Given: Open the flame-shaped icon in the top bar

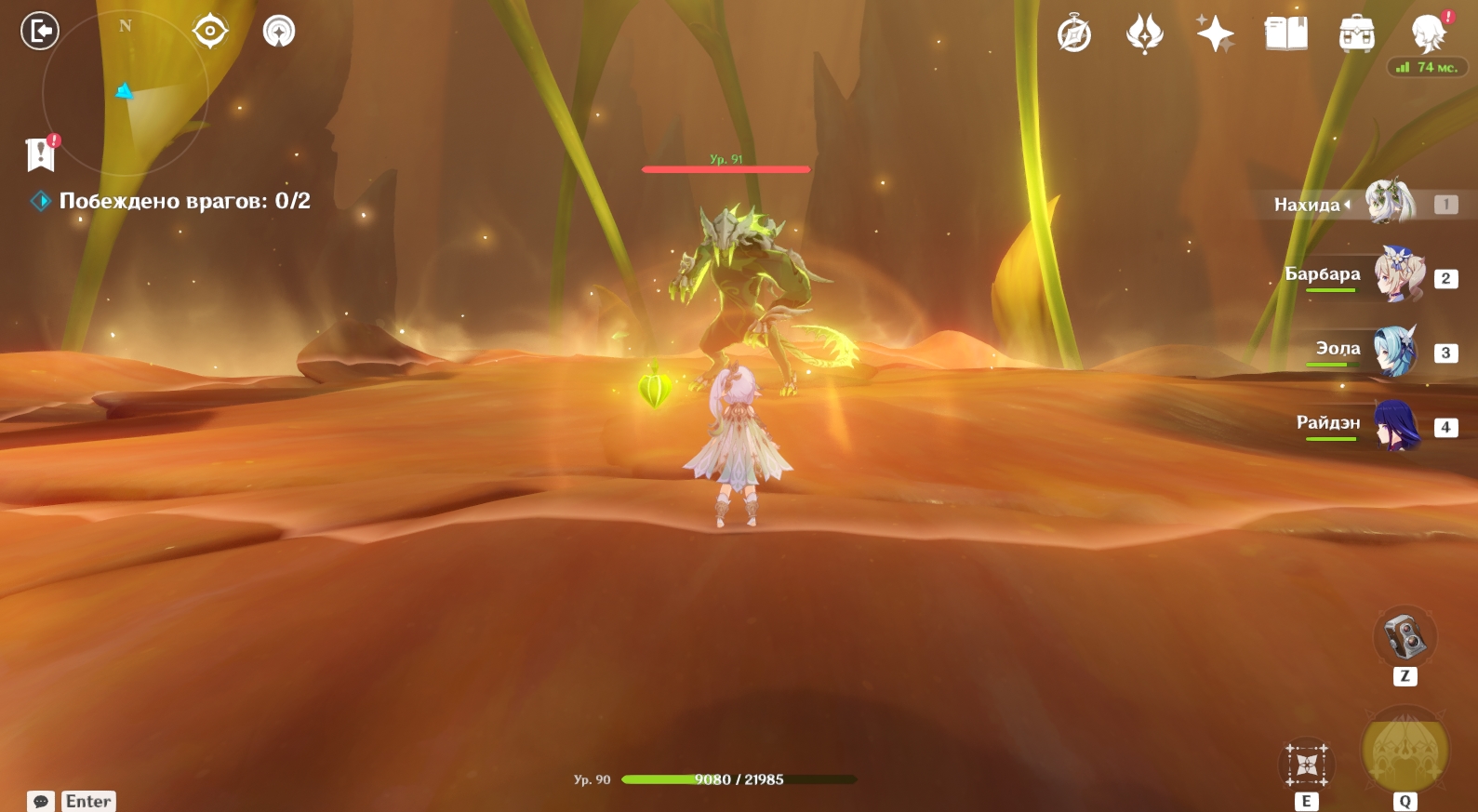Looking at the screenshot, I should (x=1144, y=35).
